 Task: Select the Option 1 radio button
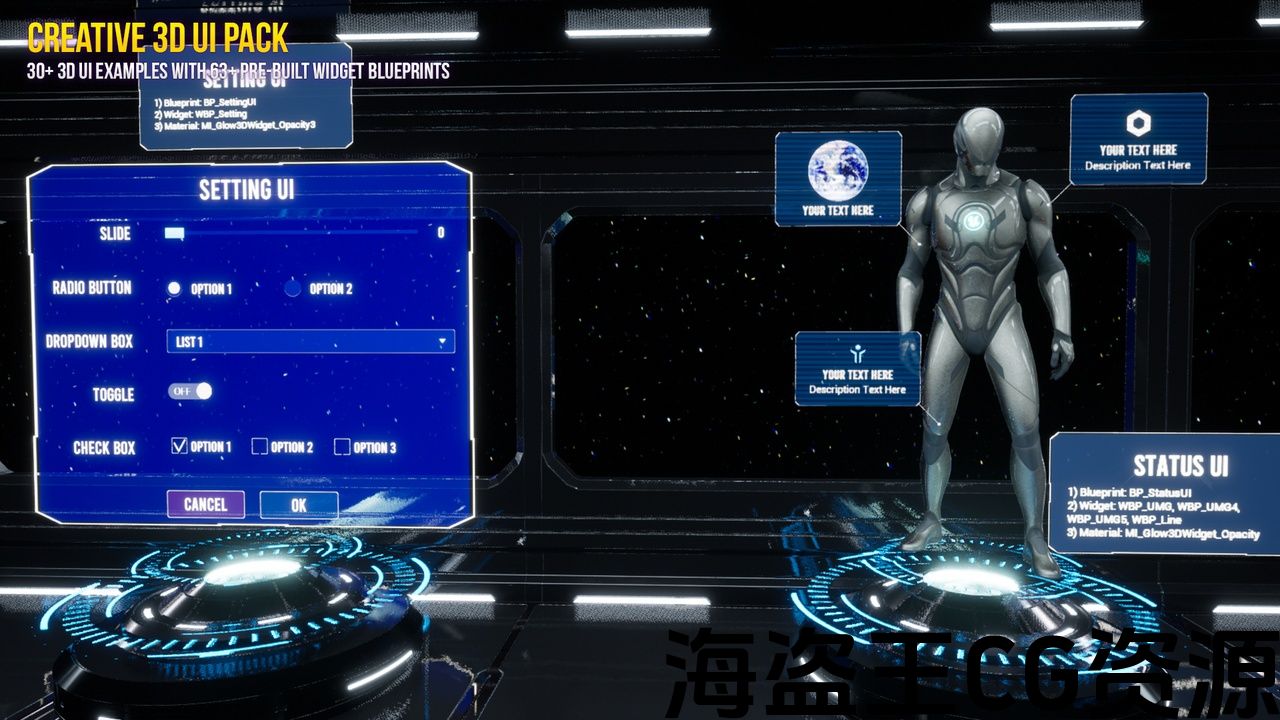pos(175,288)
